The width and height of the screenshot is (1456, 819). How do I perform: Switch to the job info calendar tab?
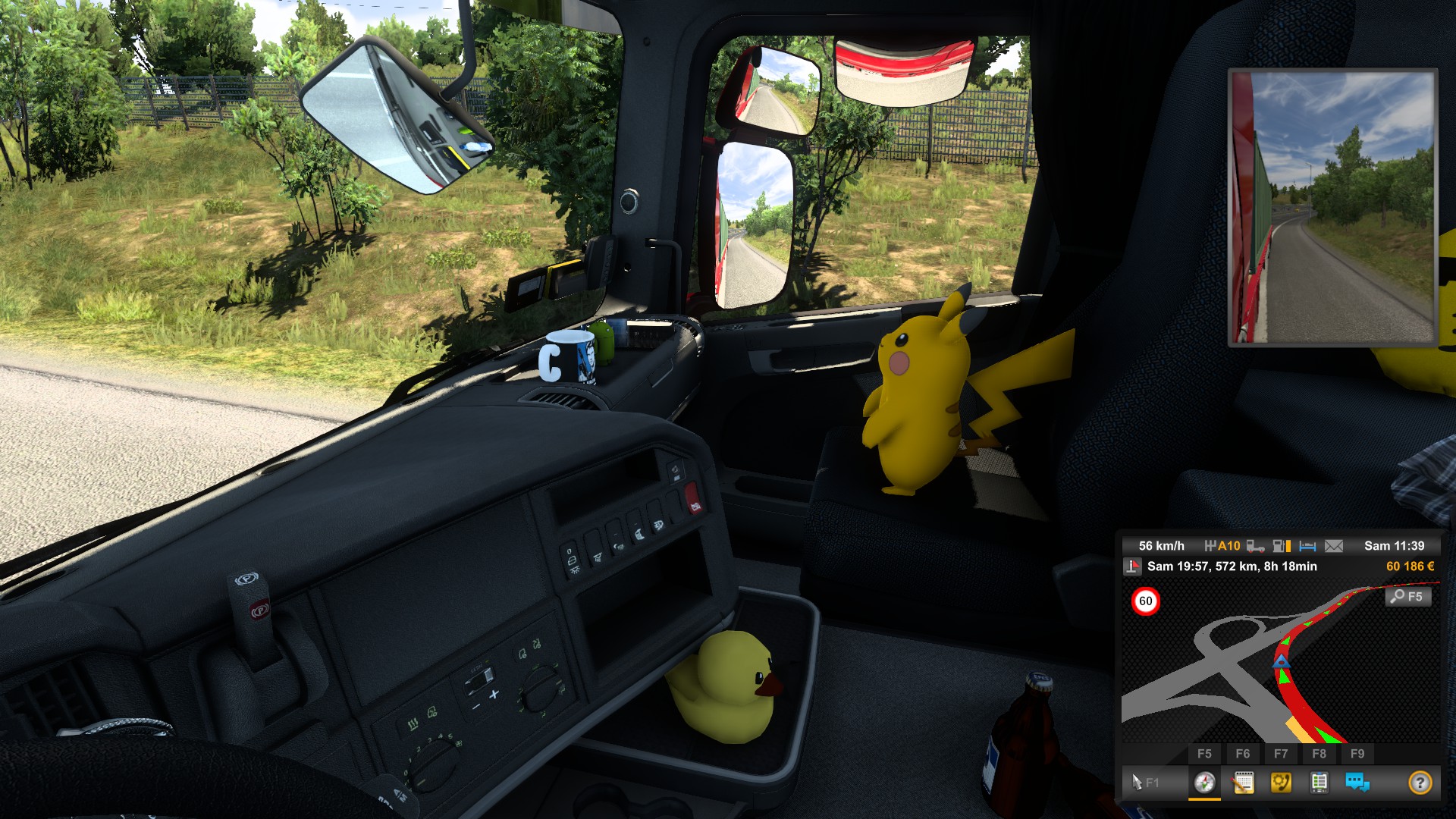point(1243,782)
